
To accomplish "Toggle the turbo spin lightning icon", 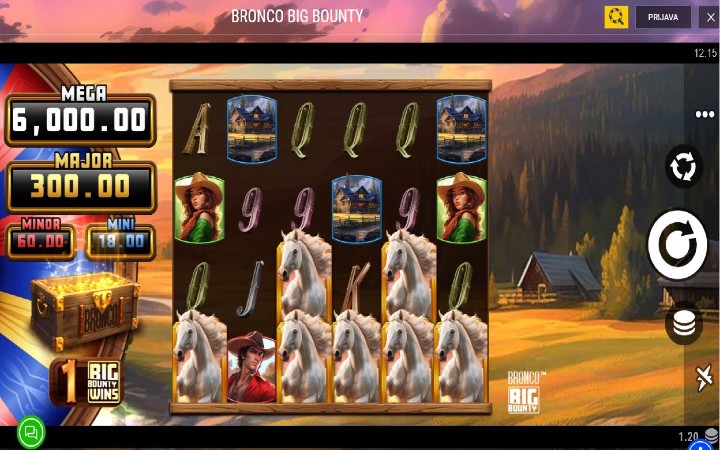I will click(704, 379).
